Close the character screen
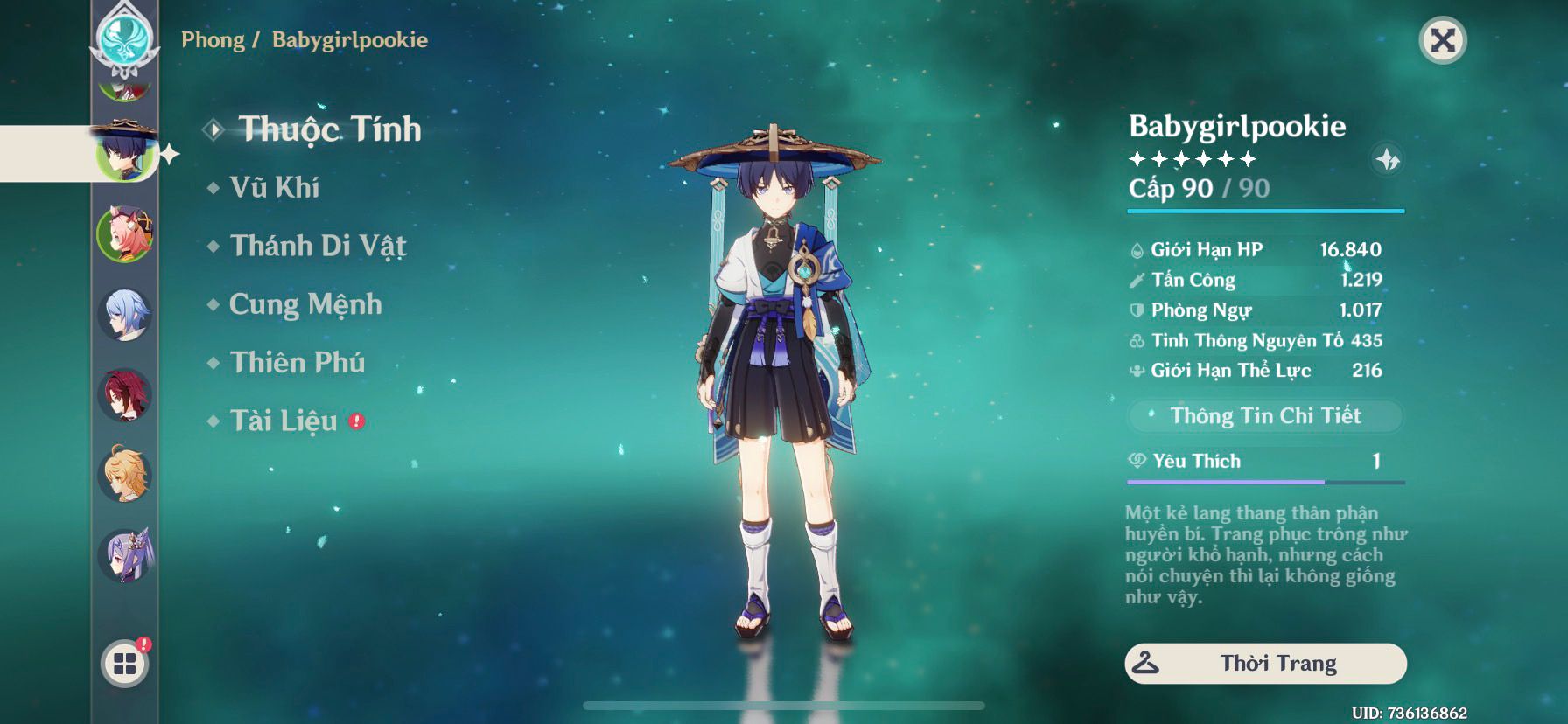The width and height of the screenshot is (1568, 724). click(1442, 40)
